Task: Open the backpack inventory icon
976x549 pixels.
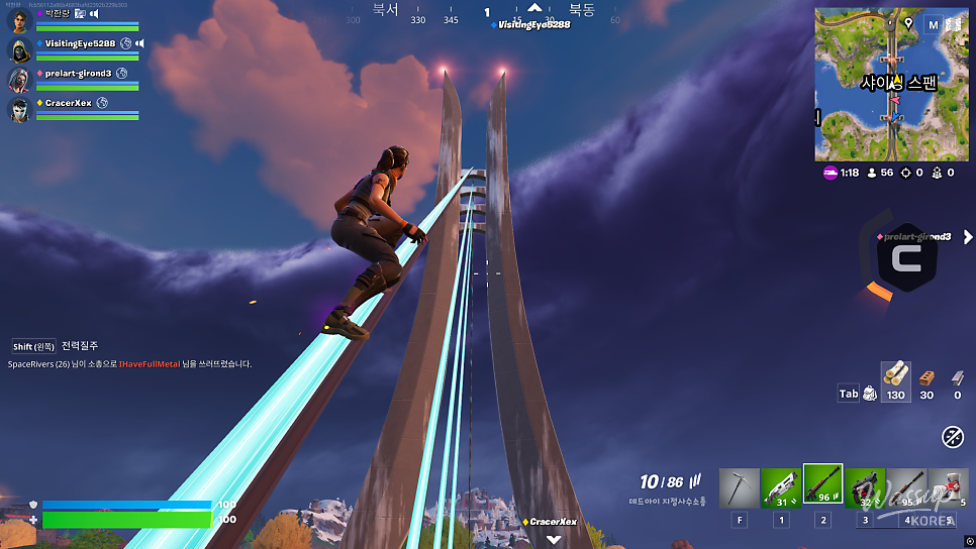Action: coord(869,394)
